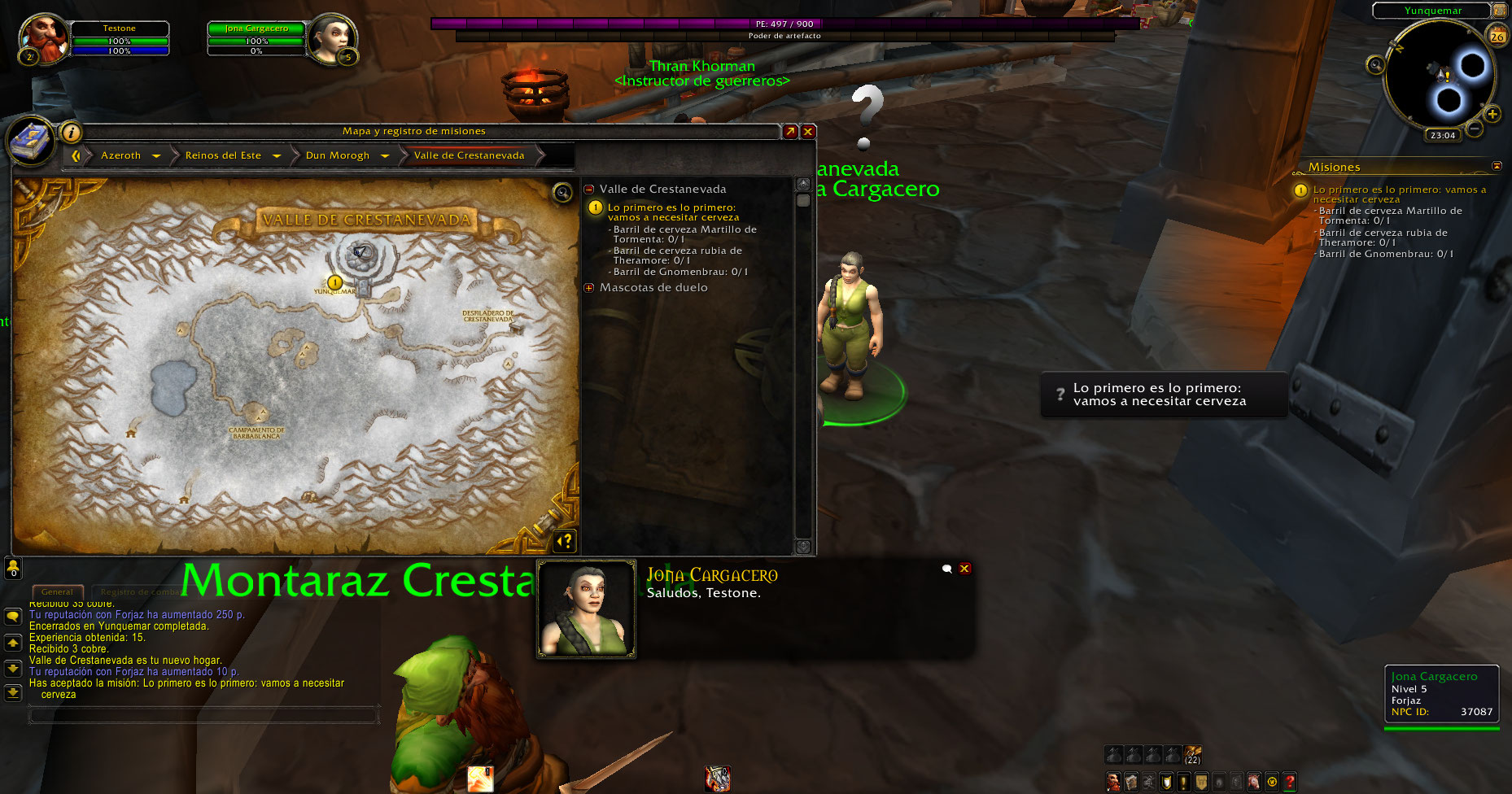
Task: Open the minimap tracking magnifier button
Action: pos(1375,65)
